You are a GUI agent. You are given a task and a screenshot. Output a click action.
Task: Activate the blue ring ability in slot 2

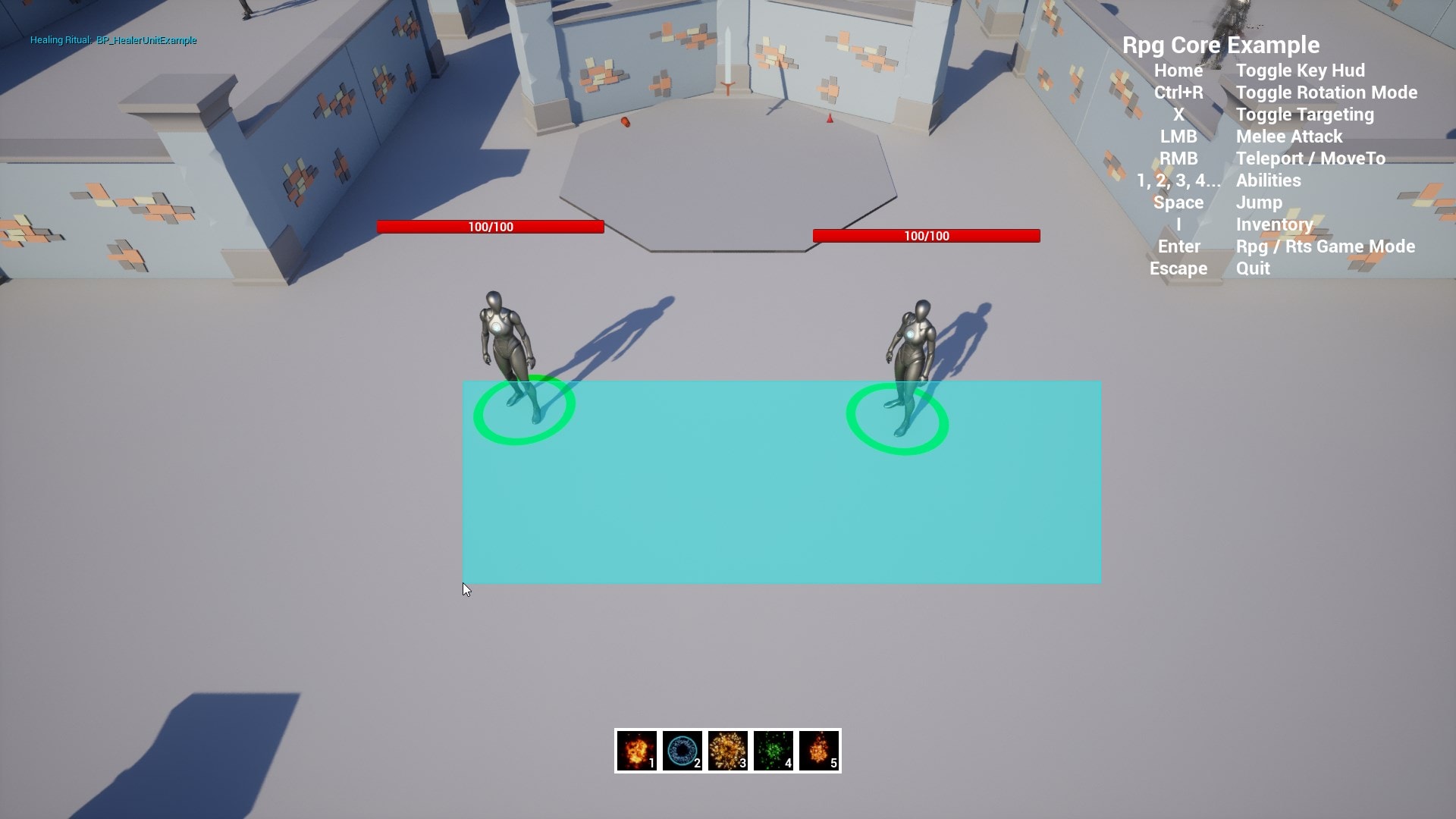point(682,752)
